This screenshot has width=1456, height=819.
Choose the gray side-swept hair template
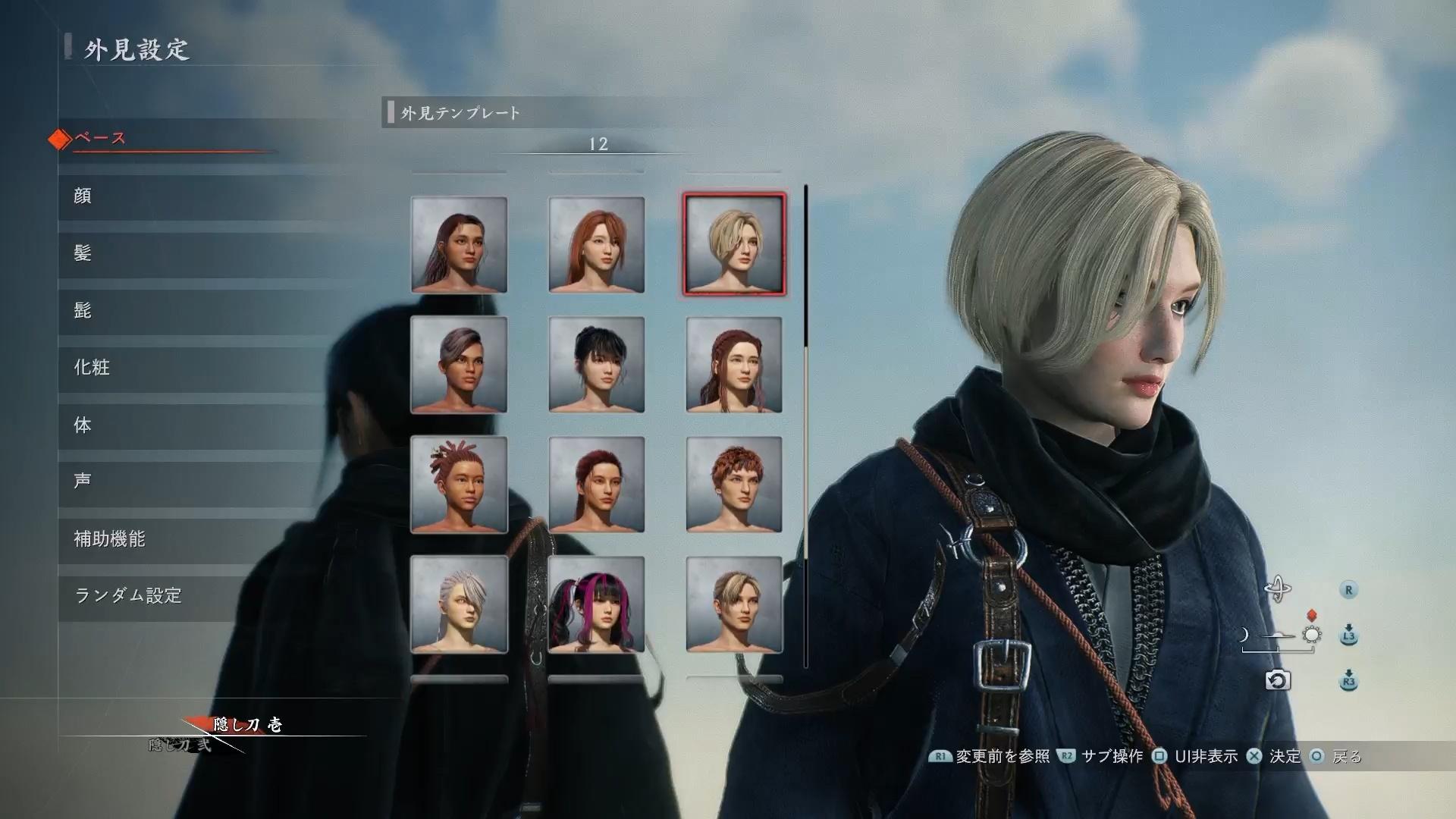pyautogui.click(x=459, y=365)
